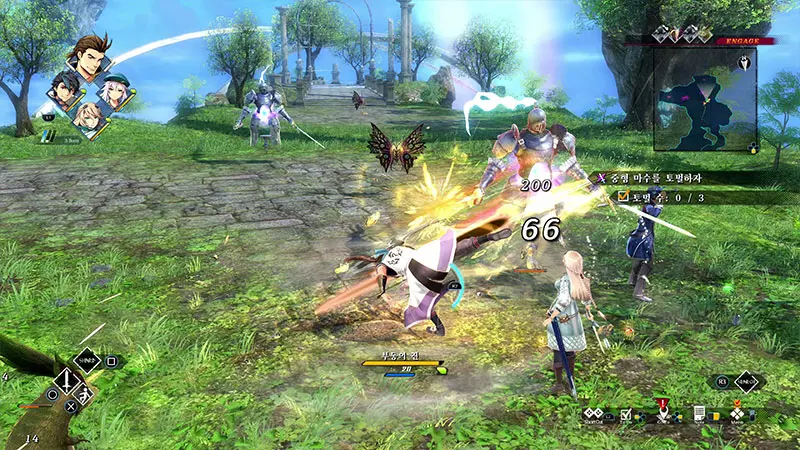This screenshot has width=800, height=450.
Task: Open the Short Cut double-diamond icon
Action: (593, 411)
